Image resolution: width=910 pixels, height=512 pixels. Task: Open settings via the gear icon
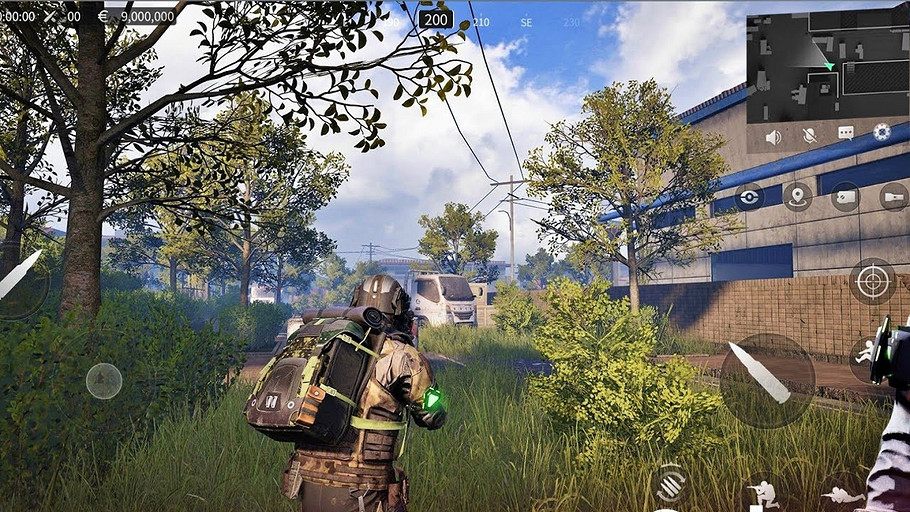(881, 132)
